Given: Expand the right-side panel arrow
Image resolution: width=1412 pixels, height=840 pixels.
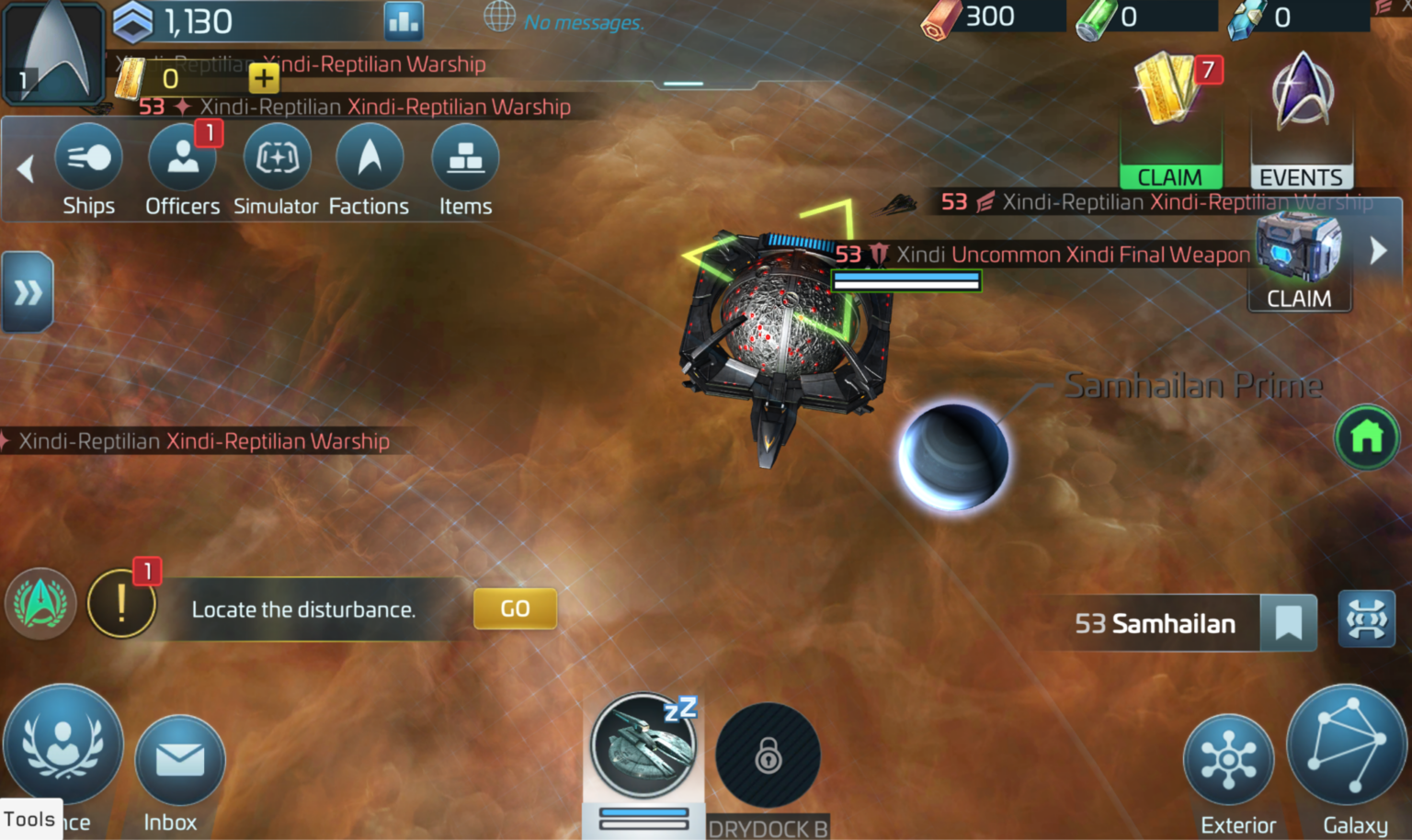Looking at the screenshot, I should pos(1376,249).
